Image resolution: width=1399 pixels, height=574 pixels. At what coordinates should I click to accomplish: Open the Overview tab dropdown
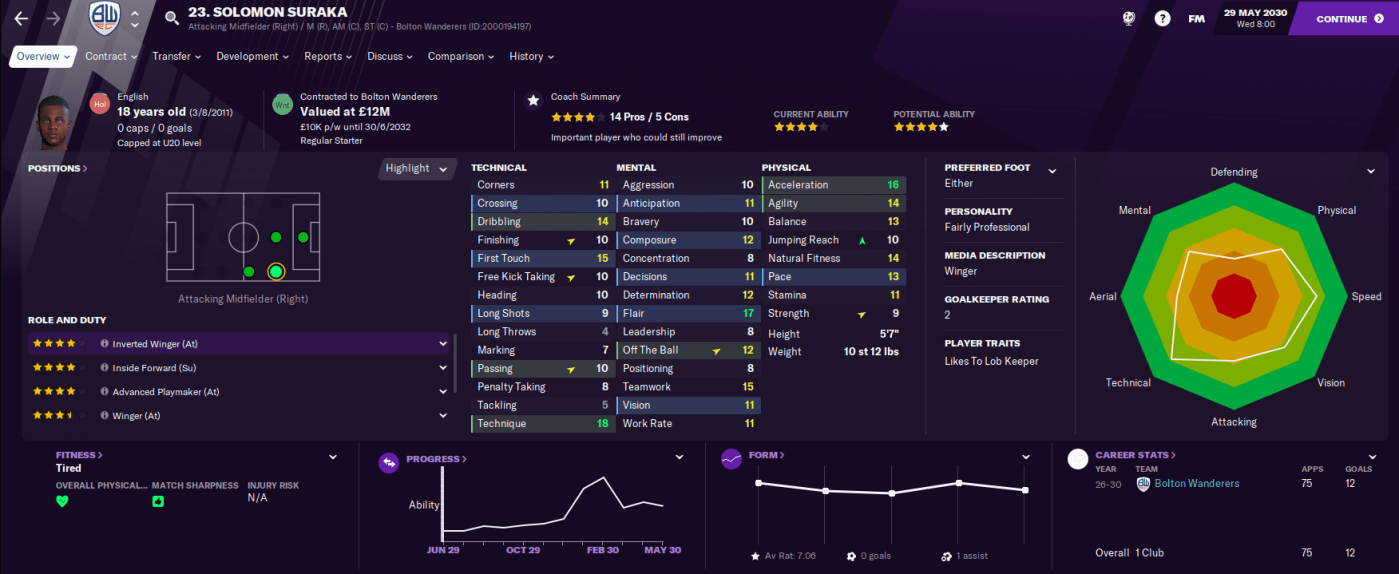point(43,57)
